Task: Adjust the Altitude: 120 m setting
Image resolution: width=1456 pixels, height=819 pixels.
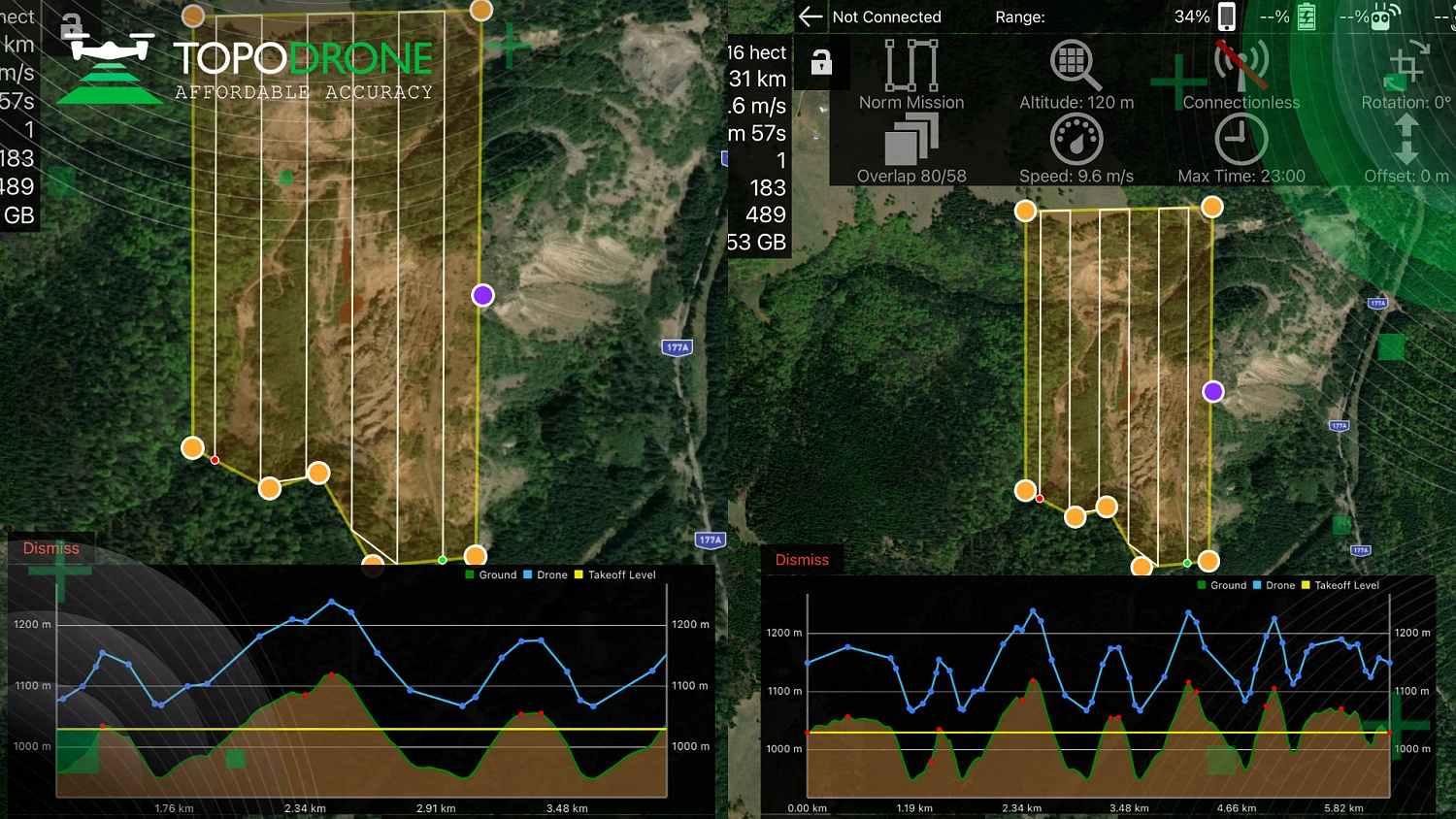Action: (x=1075, y=66)
